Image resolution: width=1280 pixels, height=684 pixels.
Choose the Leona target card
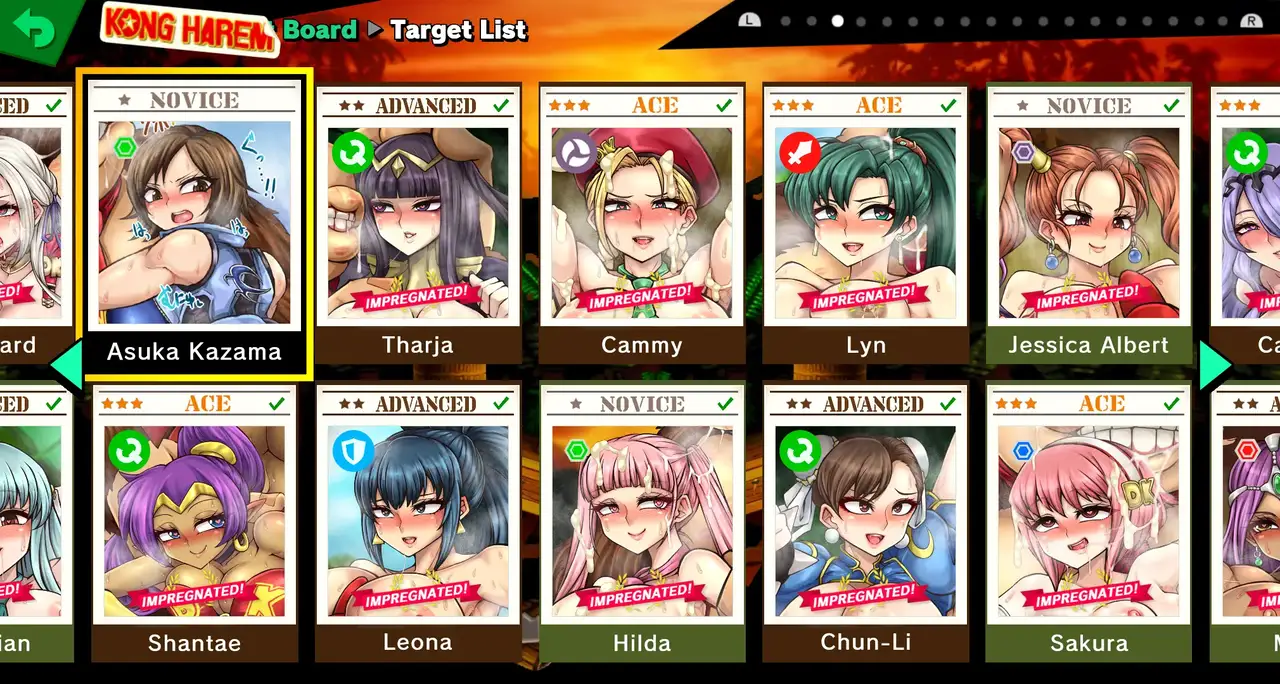[x=418, y=523]
